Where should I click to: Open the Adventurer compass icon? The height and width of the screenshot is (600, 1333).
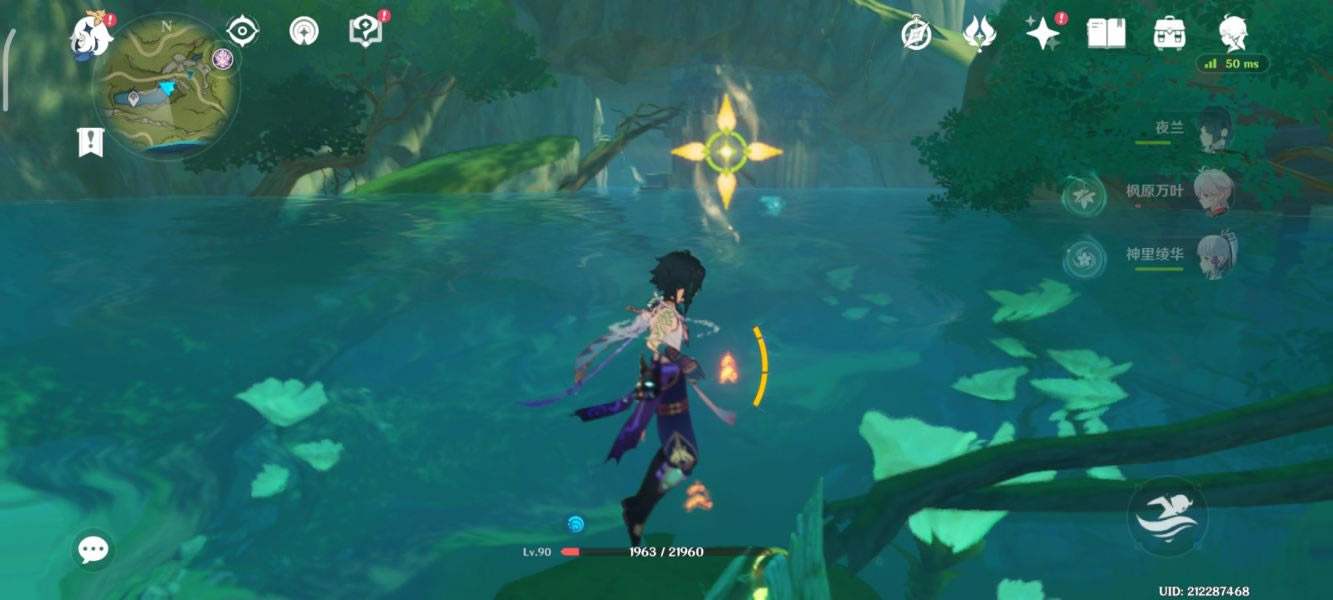point(916,34)
